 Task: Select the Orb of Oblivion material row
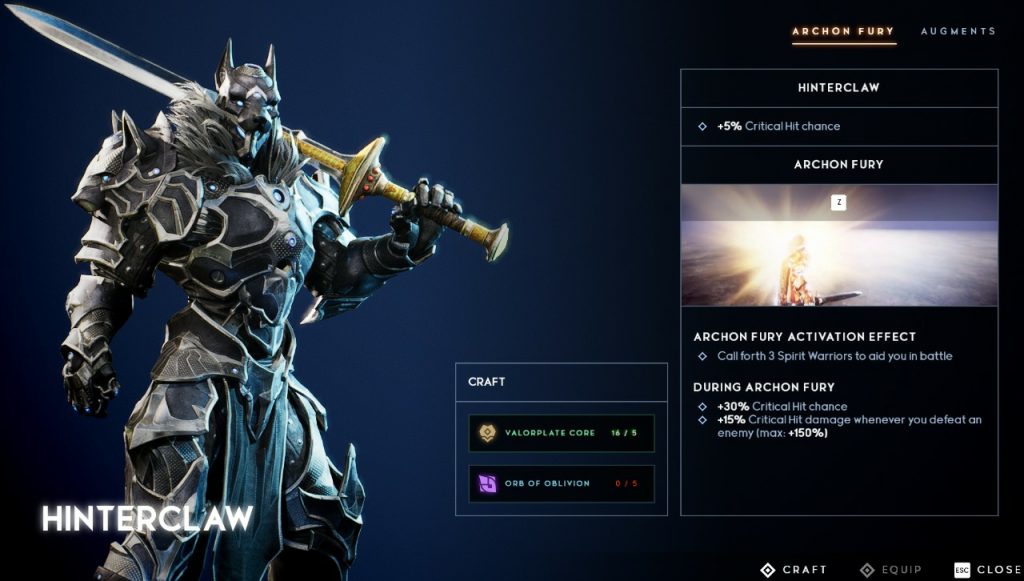561,483
